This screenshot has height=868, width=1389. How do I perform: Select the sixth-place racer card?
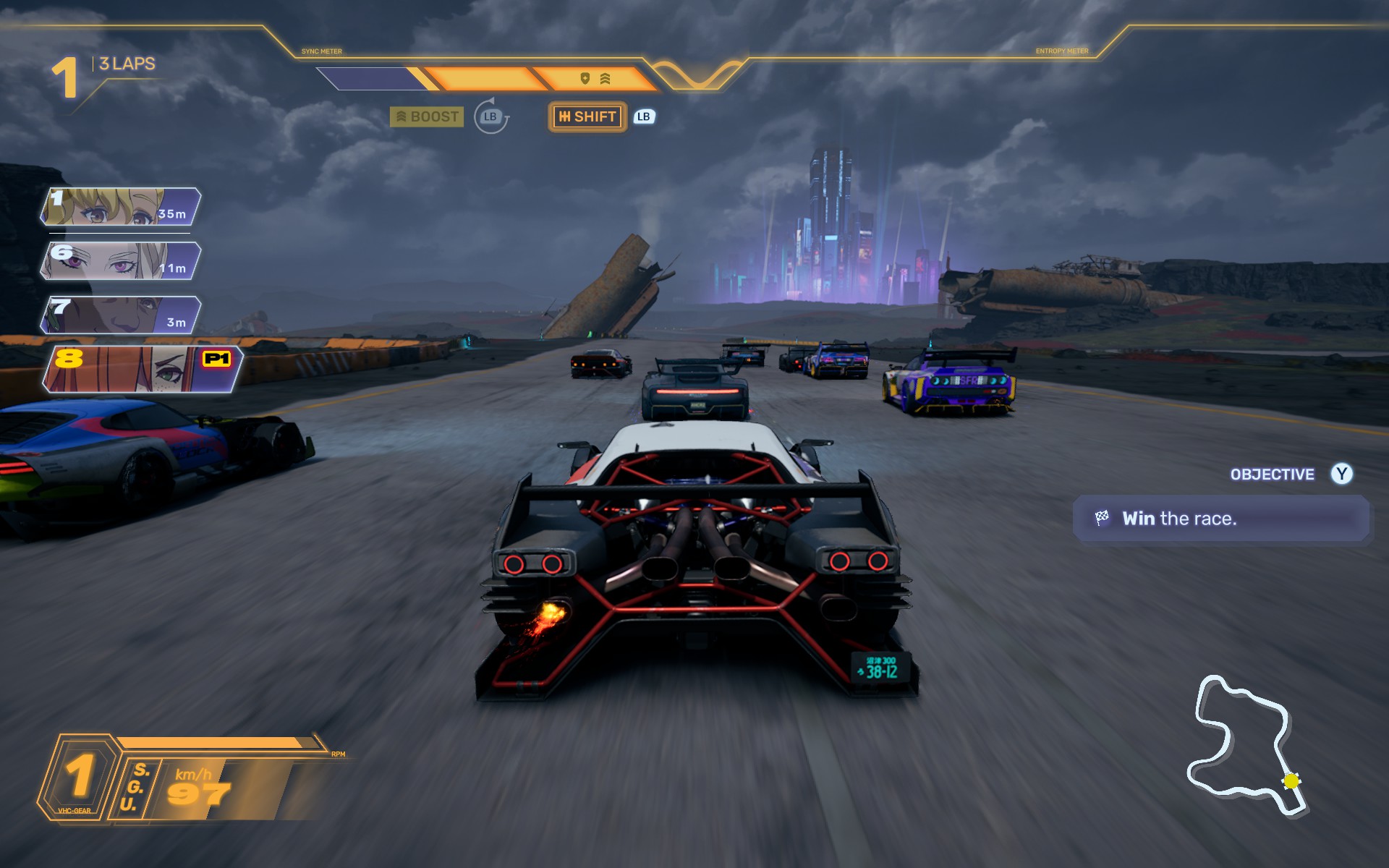click(120, 261)
